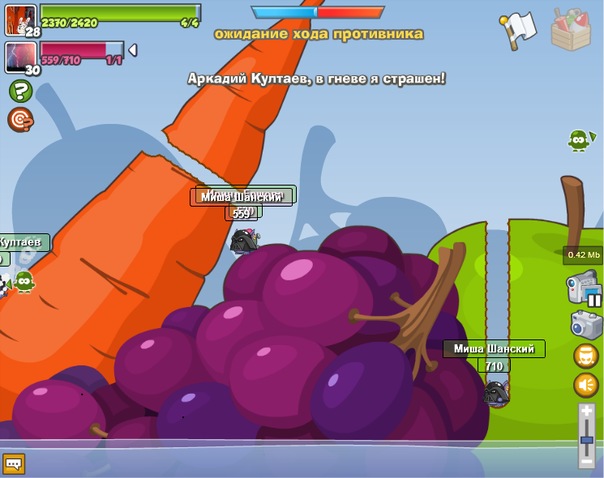The height and width of the screenshot is (478, 604).
Task: Toggle the orange mask icon button
Action: click(x=586, y=355)
